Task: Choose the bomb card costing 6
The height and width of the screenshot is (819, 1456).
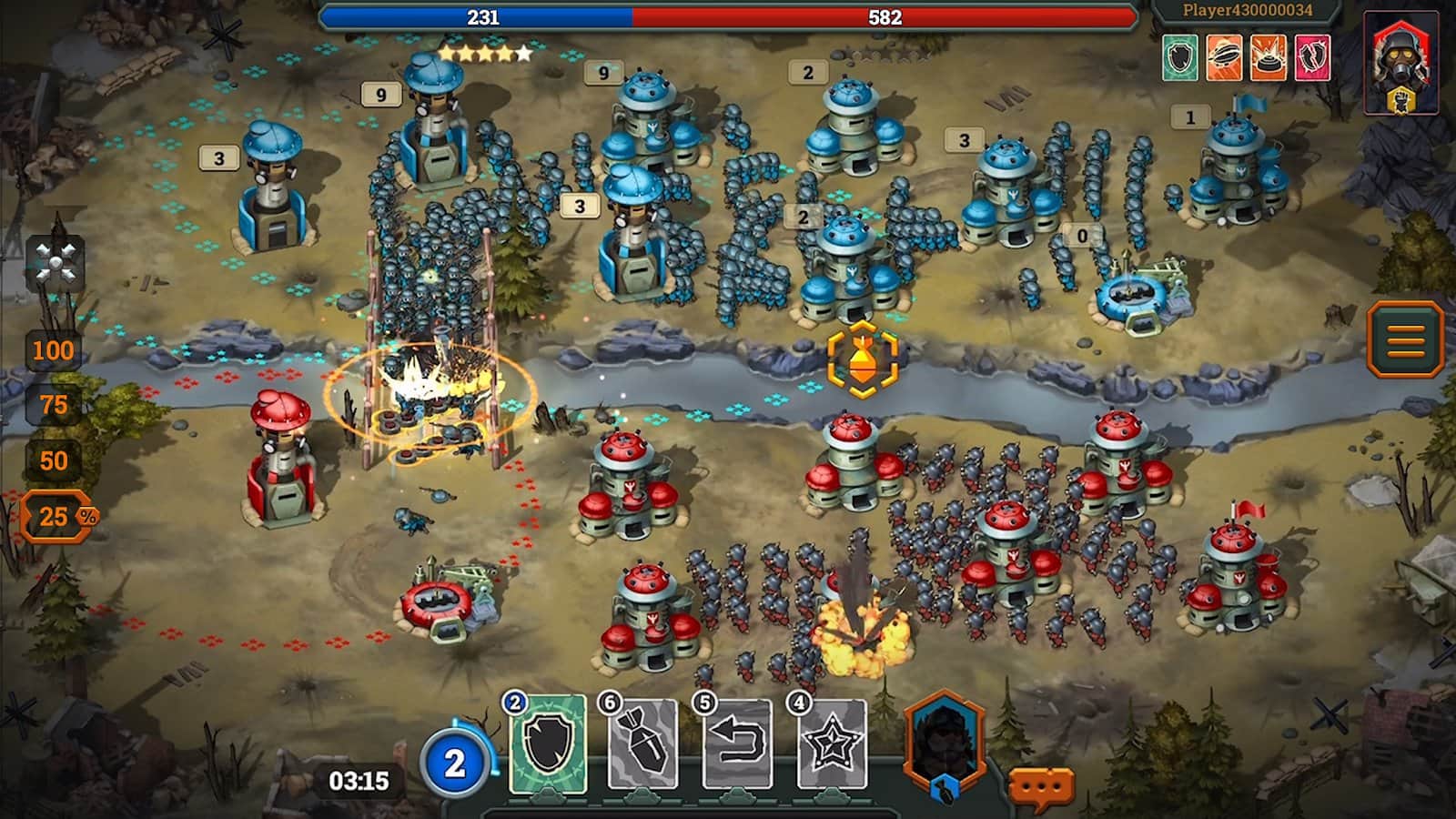Action: 643,743
